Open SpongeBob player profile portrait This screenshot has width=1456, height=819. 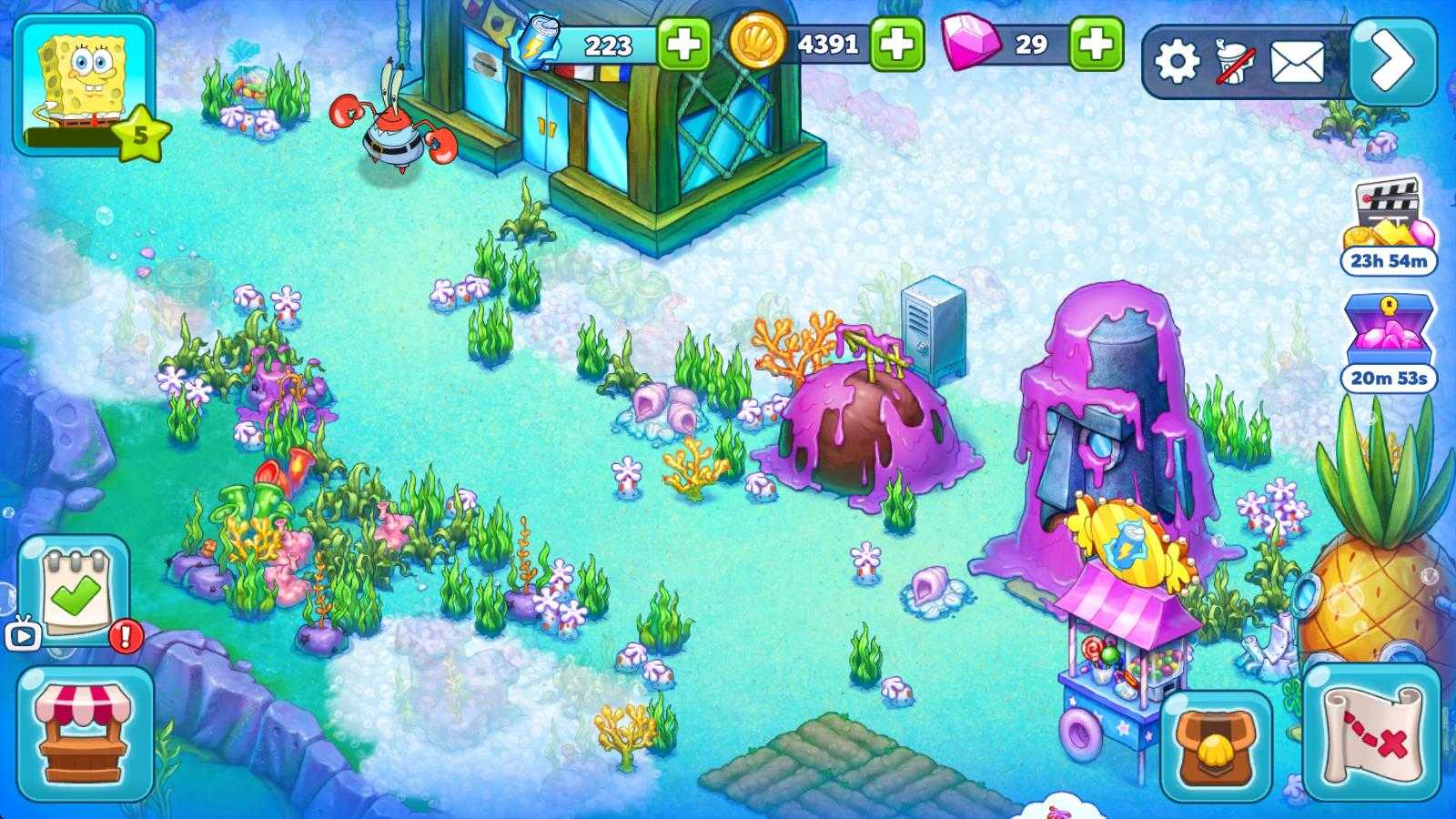82,82
